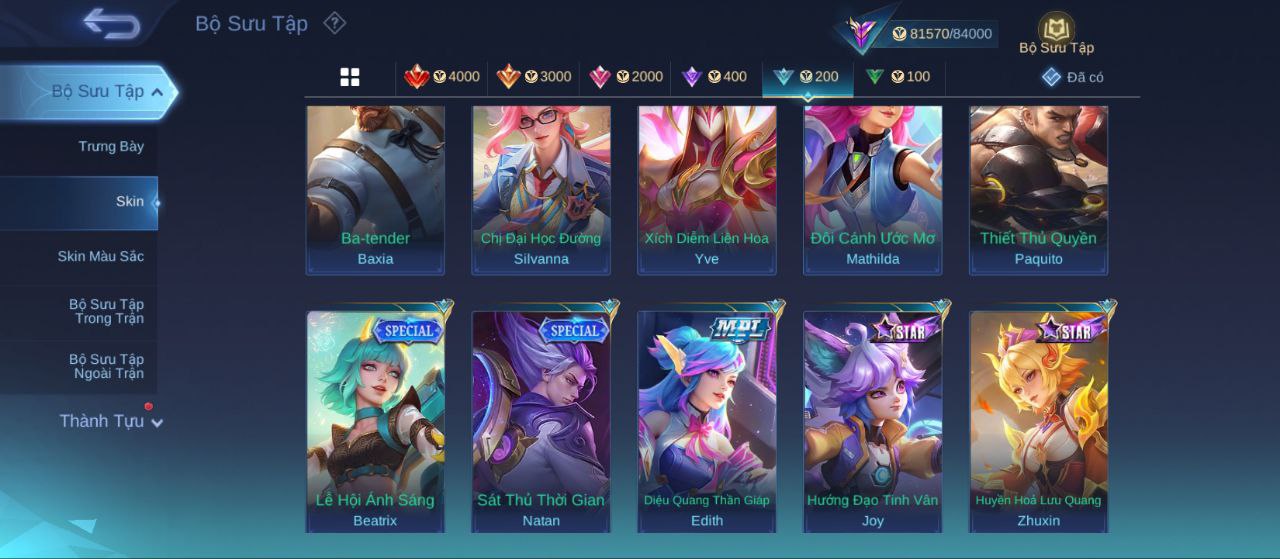Viewport: 1280px width, 559px height.
Task: Toggle the Đã có owned filter
Action: pos(1073,77)
